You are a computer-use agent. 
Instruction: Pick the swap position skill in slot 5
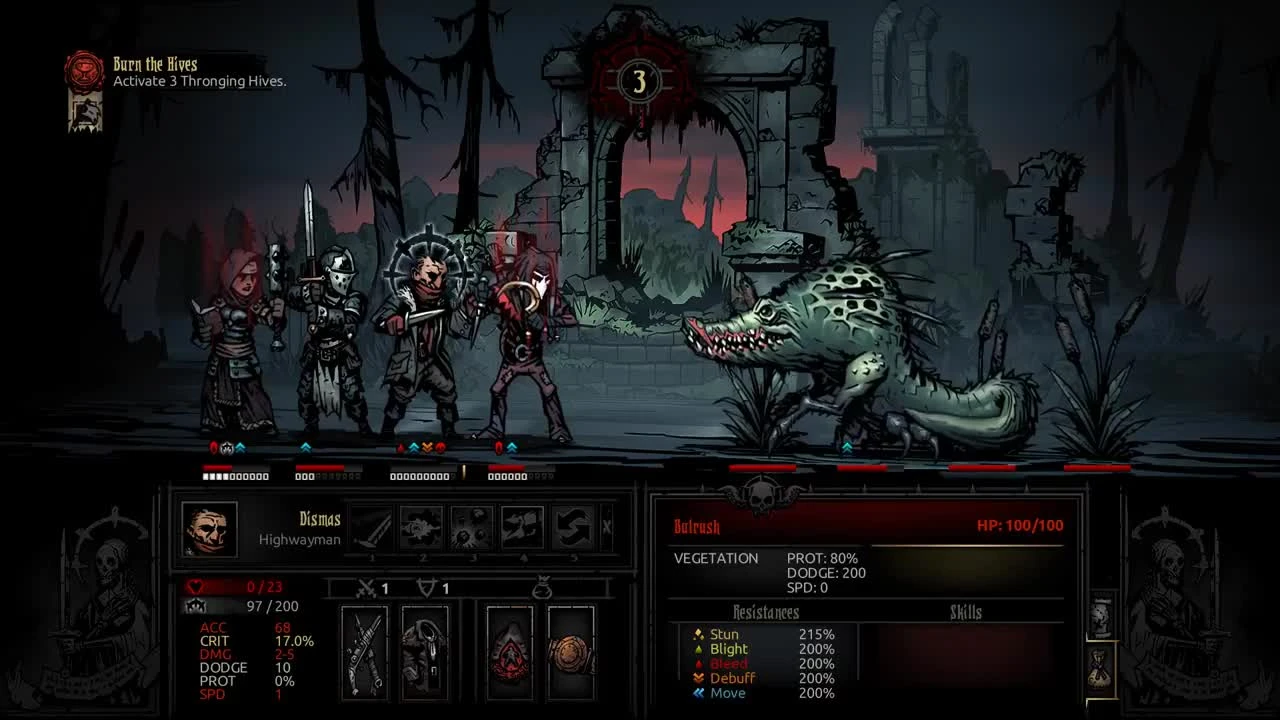click(571, 527)
